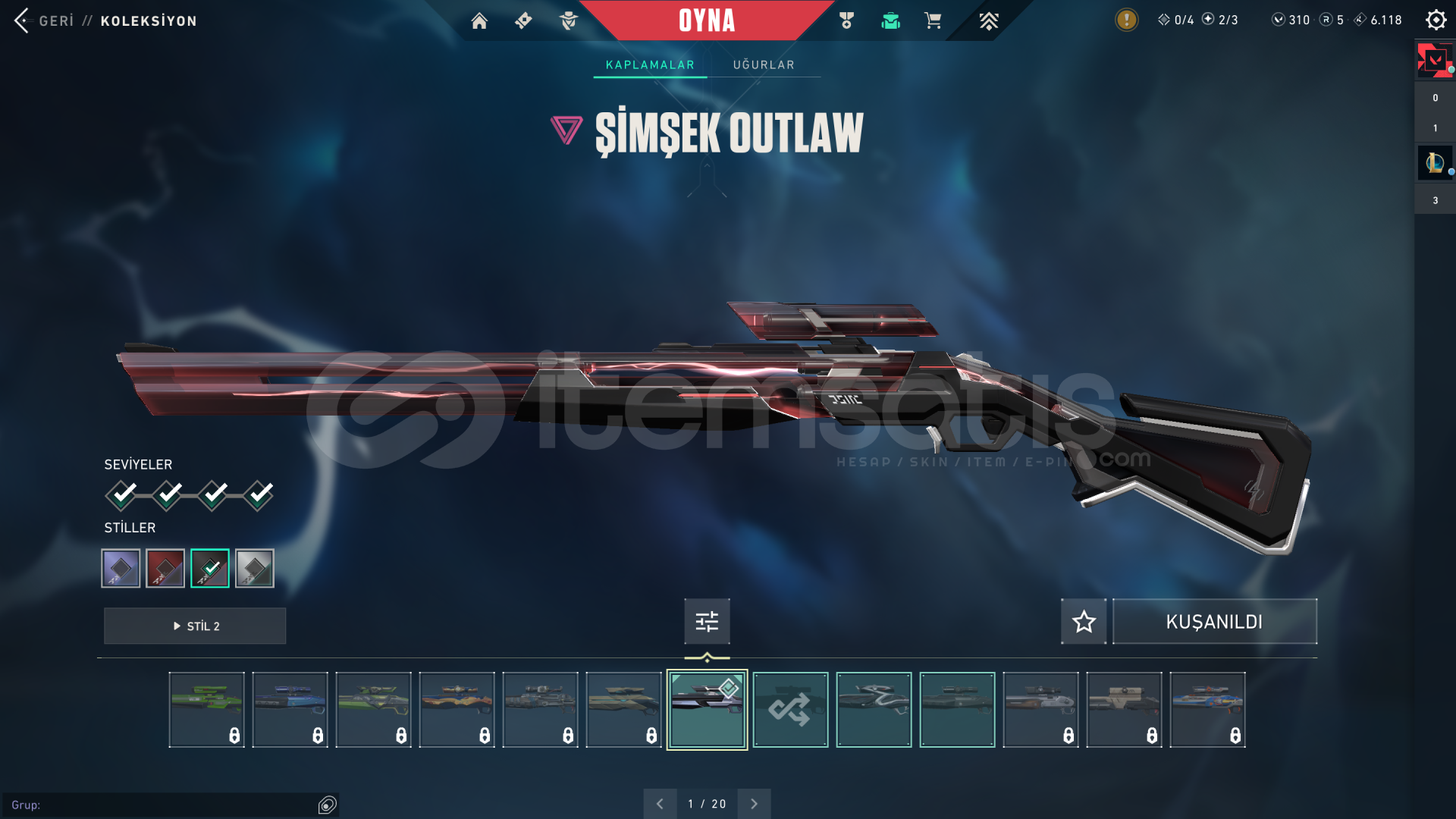The width and height of the screenshot is (1456, 819).
Task: Click the KUŞANILDI equip button
Action: pyautogui.click(x=1214, y=622)
